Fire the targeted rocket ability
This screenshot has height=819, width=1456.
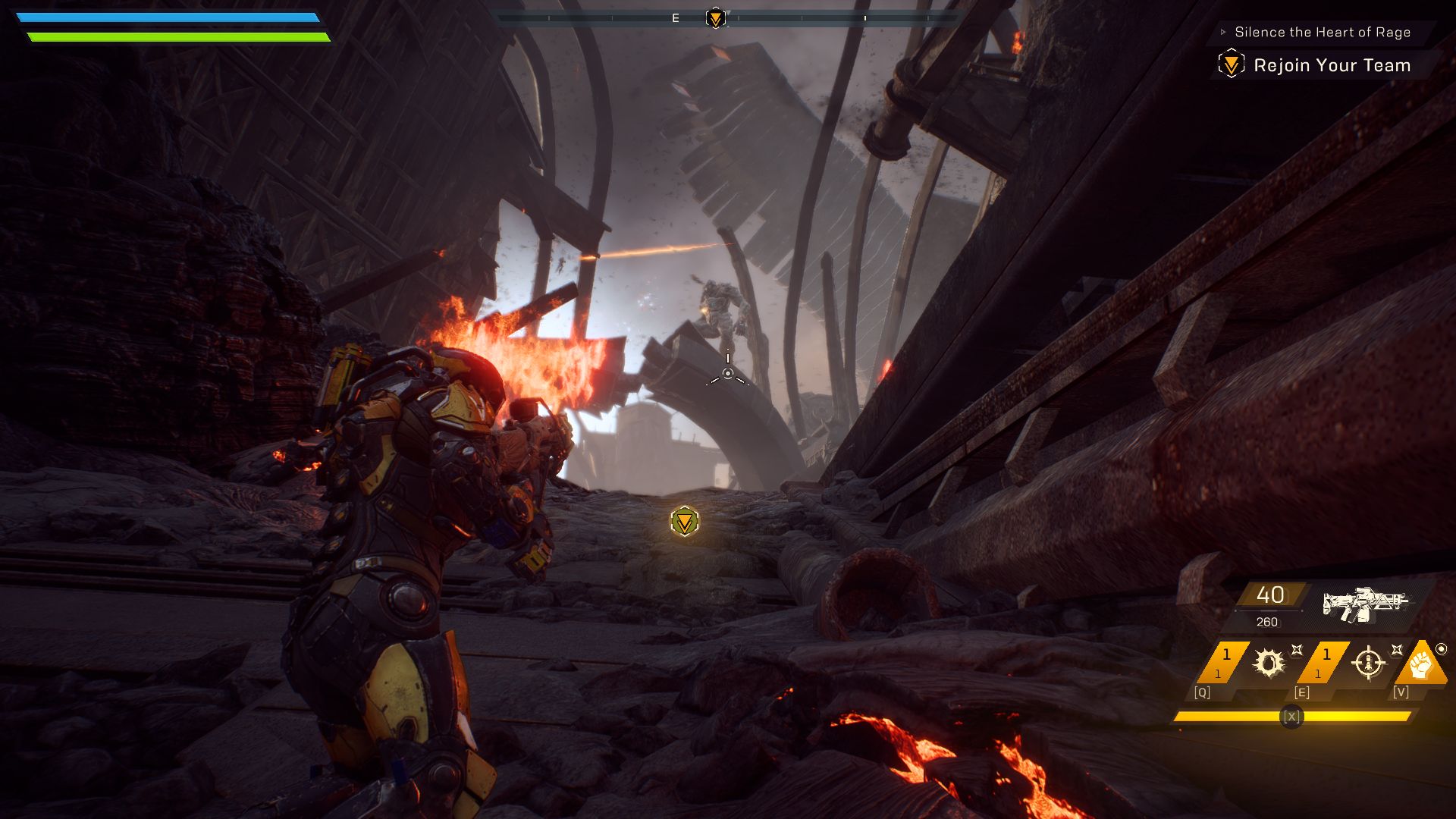[x=1368, y=663]
